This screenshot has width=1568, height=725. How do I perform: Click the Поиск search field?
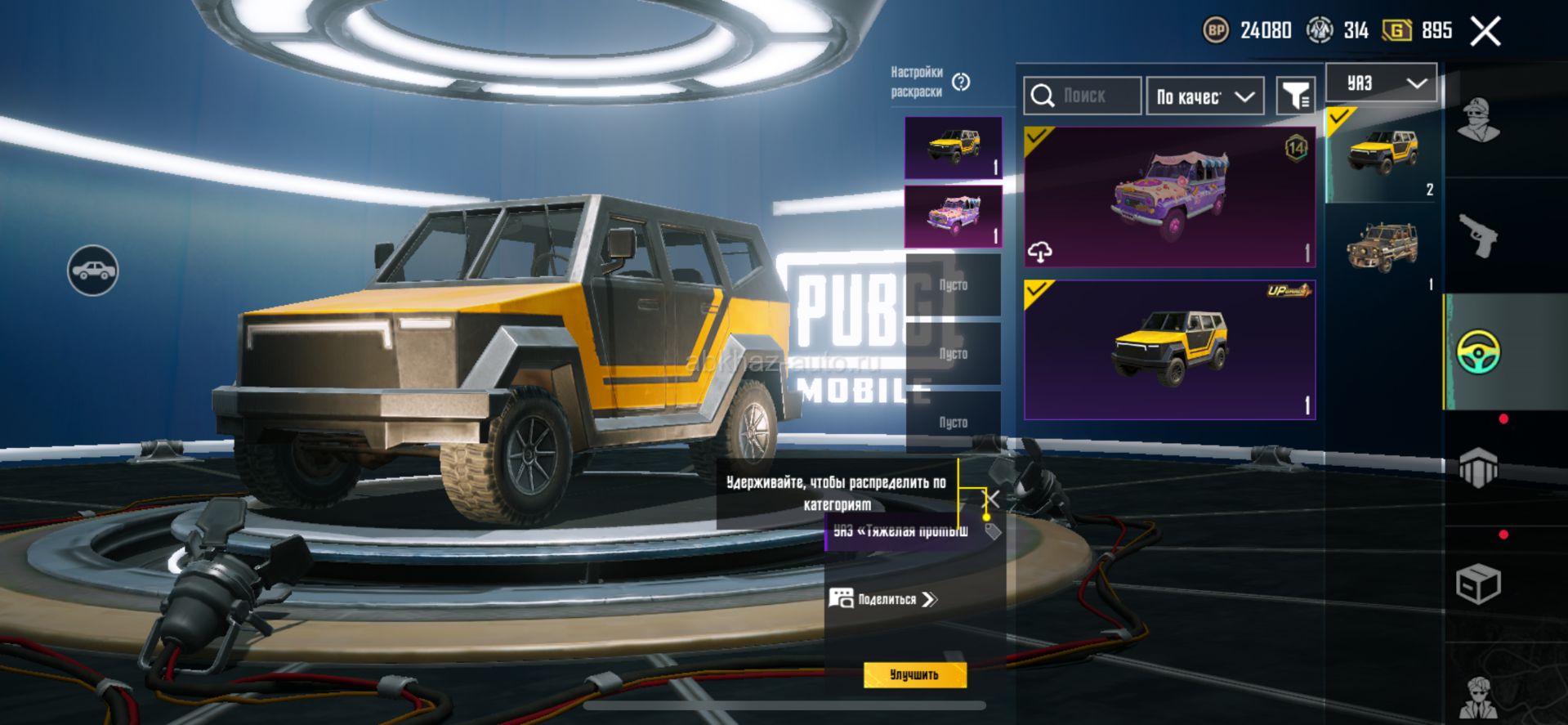[x=1083, y=96]
